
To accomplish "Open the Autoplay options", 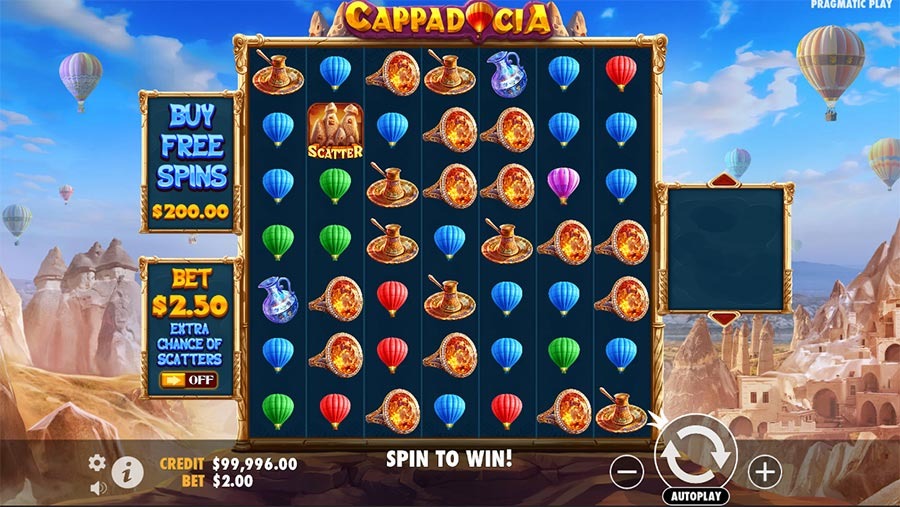I will 695,495.
